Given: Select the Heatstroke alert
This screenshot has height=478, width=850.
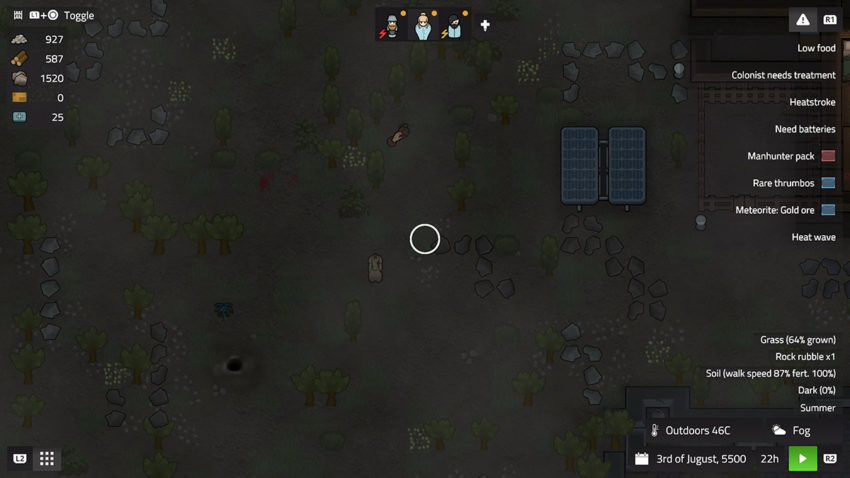Looking at the screenshot, I should [812, 102].
